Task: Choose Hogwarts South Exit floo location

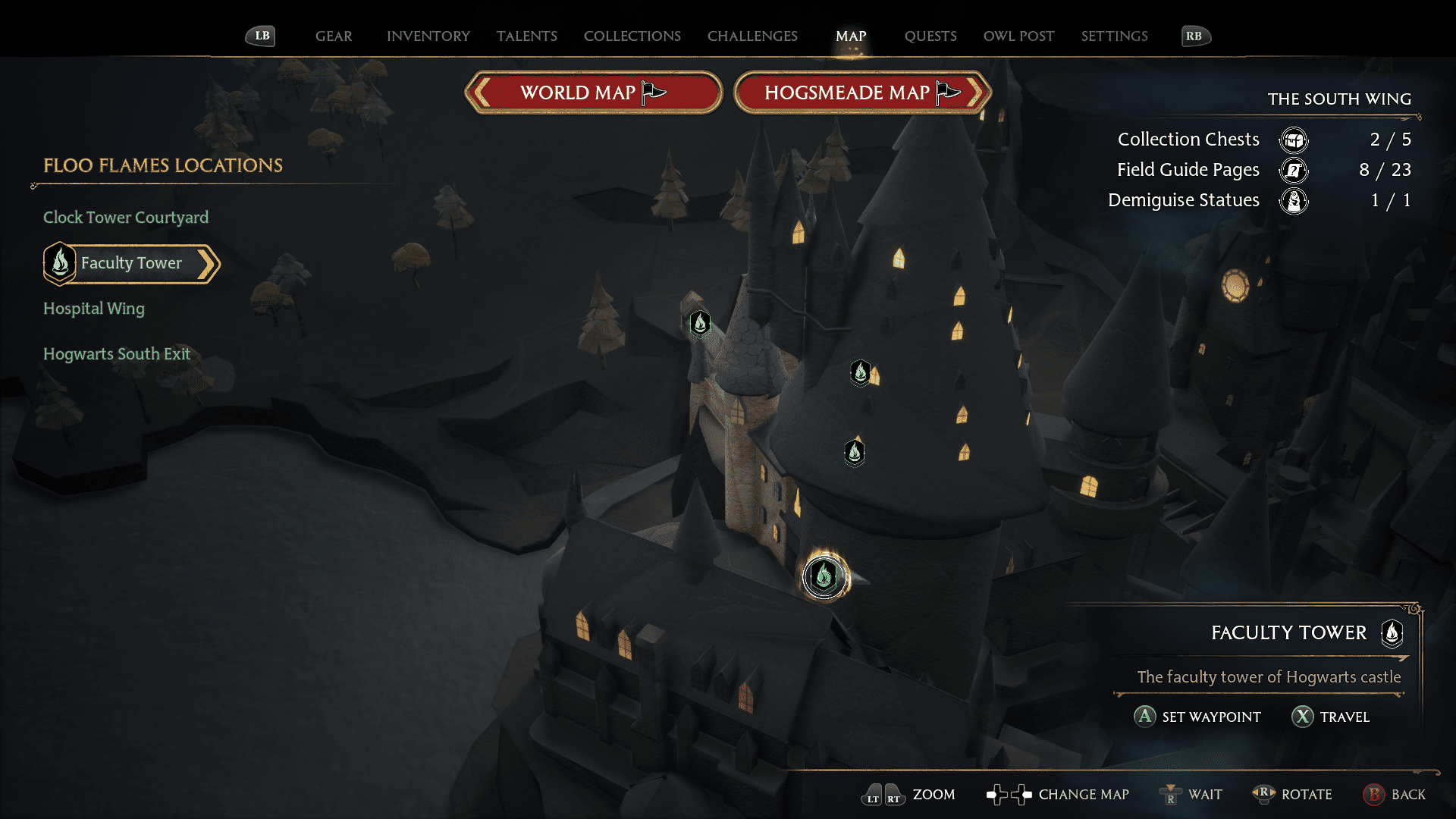Action: point(117,354)
